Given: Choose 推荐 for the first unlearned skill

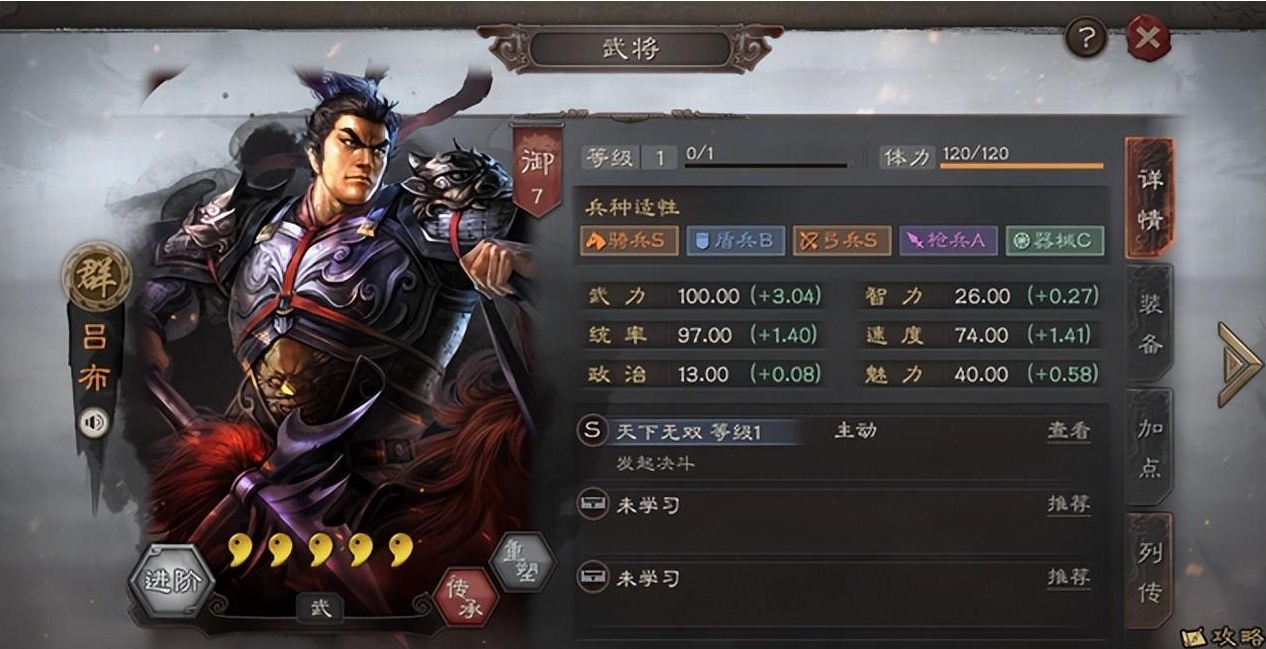Looking at the screenshot, I should point(1068,504).
